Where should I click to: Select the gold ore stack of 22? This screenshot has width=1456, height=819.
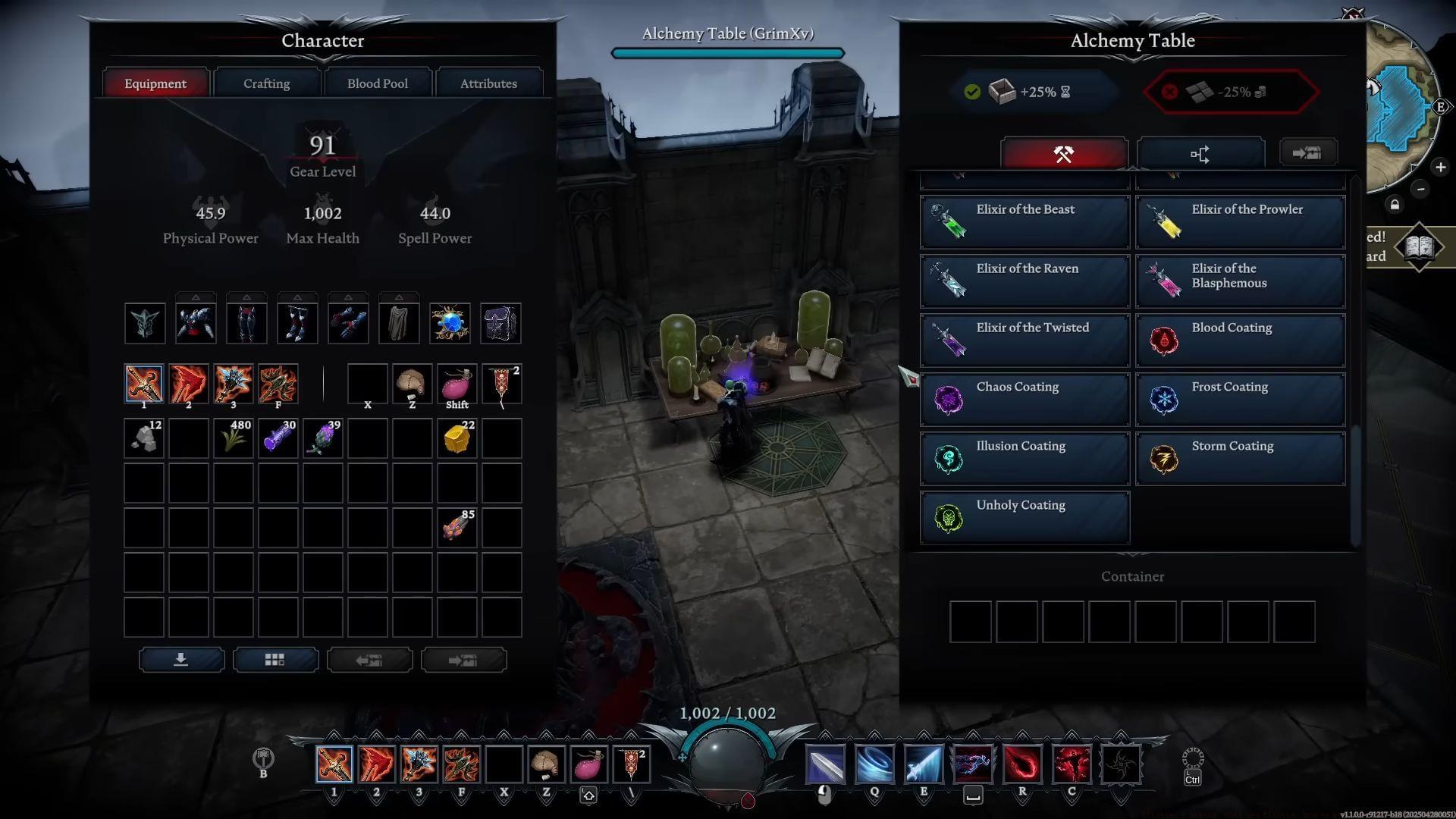tap(457, 438)
